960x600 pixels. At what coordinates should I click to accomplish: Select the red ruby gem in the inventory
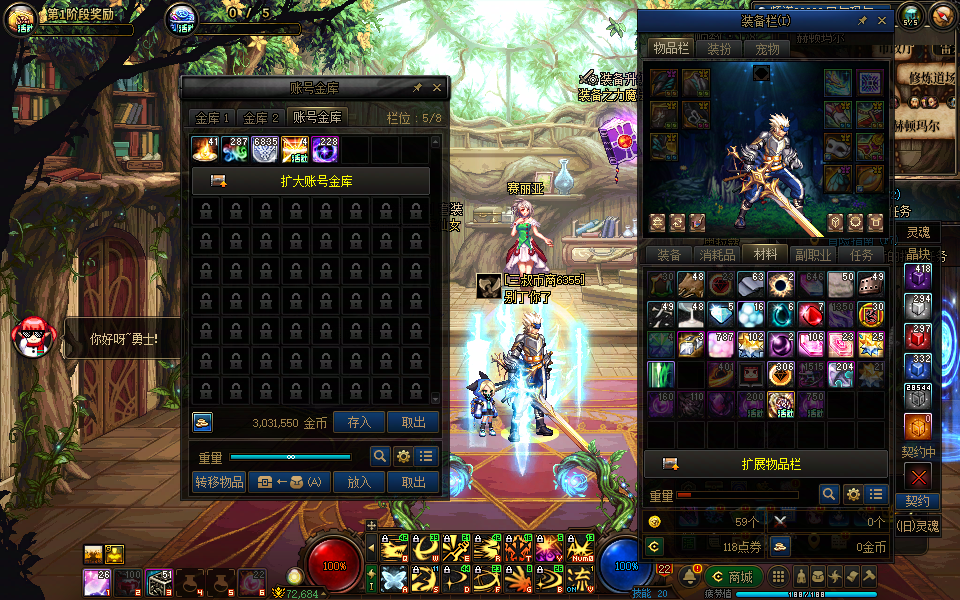click(x=810, y=314)
